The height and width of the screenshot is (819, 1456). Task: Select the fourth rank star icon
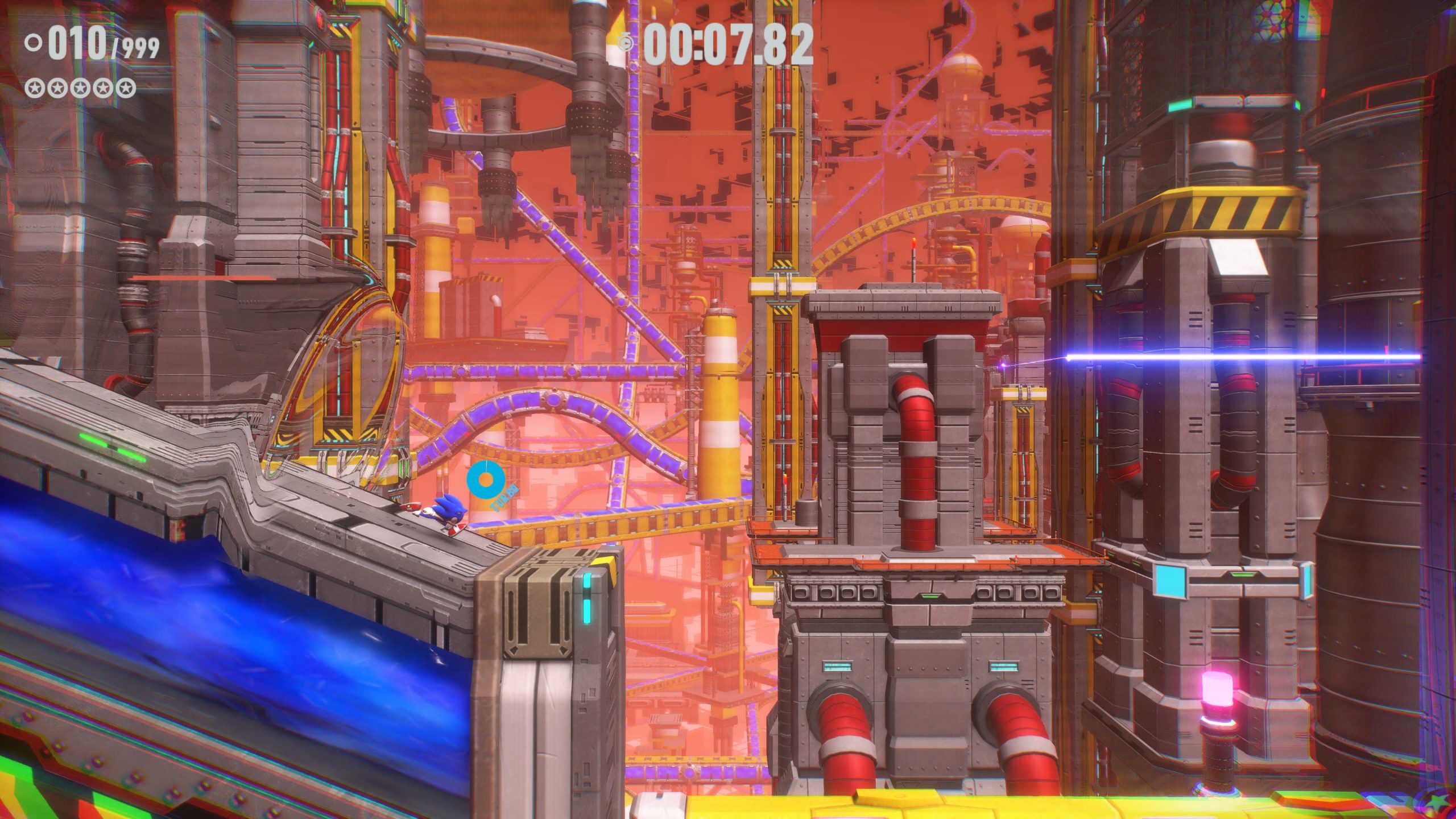click(102, 88)
